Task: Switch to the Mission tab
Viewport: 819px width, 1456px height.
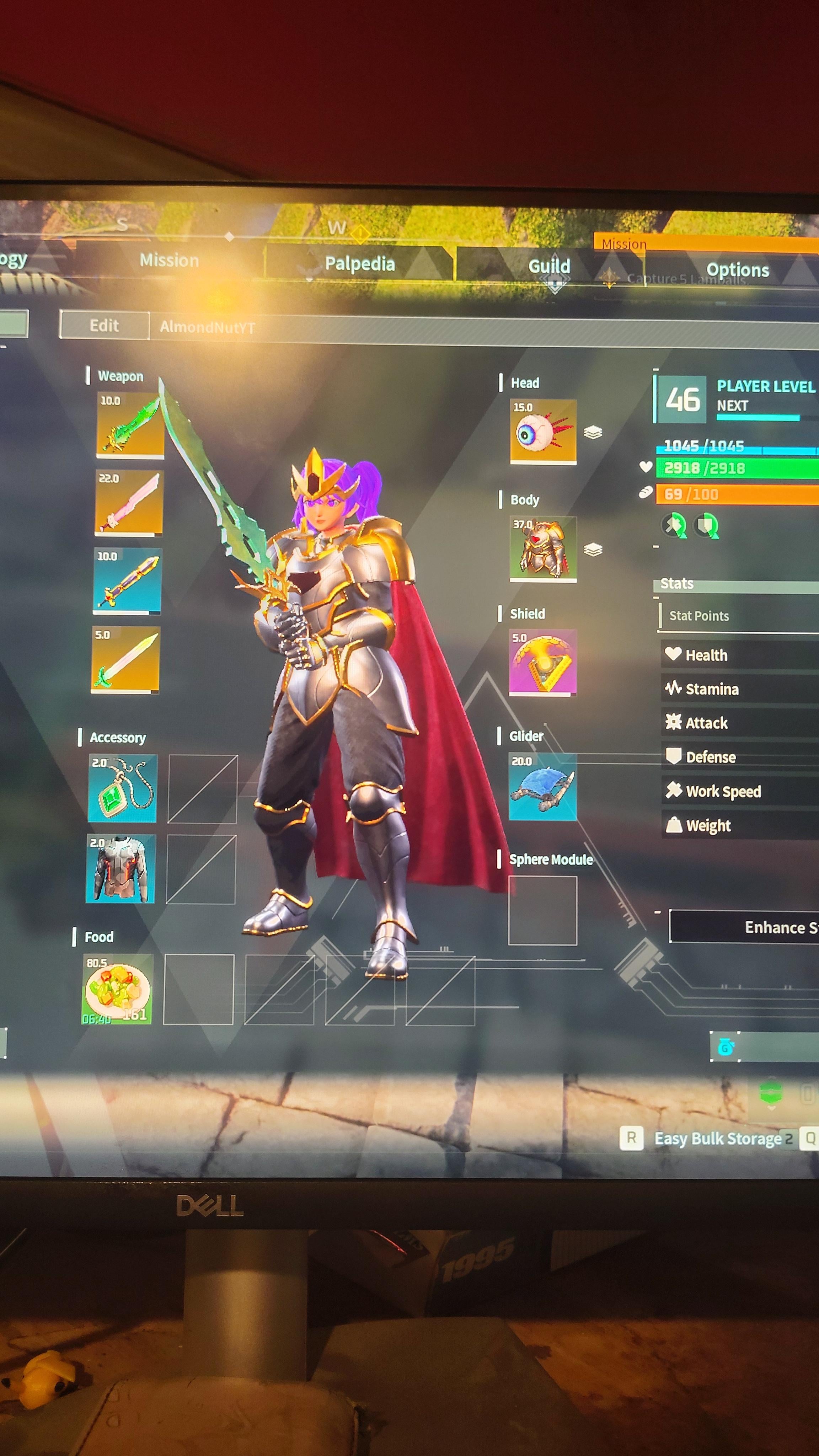Action: (169, 261)
